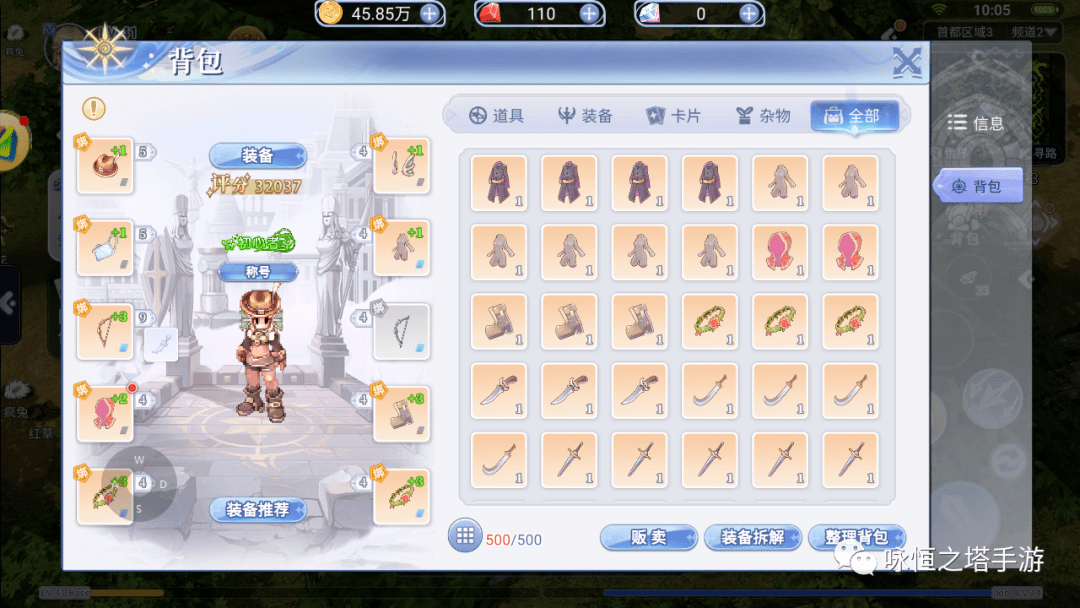Sort the bag with 整理背包

tap(856, 538)
